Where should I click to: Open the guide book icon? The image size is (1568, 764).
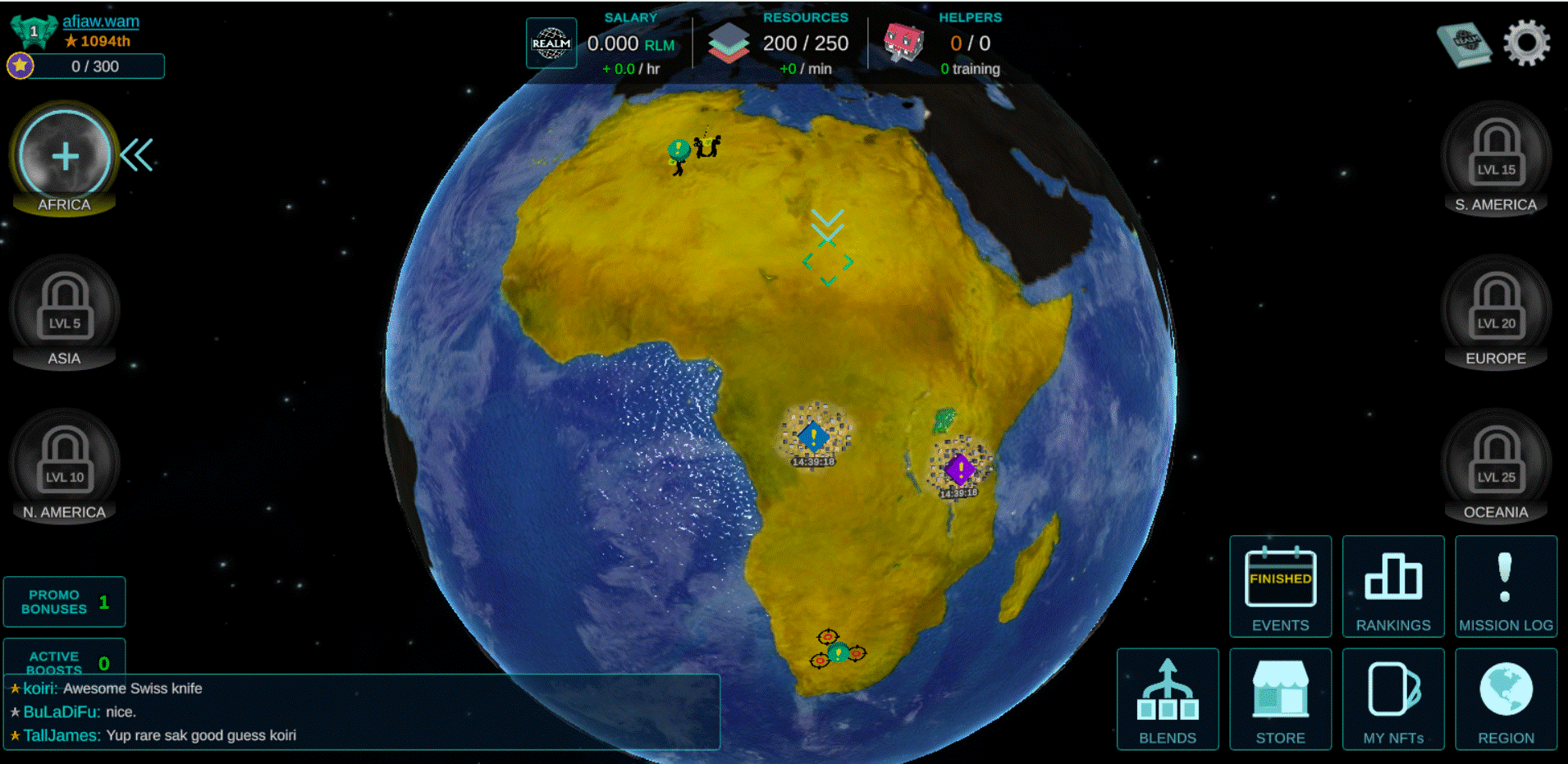coord(1465,44)
